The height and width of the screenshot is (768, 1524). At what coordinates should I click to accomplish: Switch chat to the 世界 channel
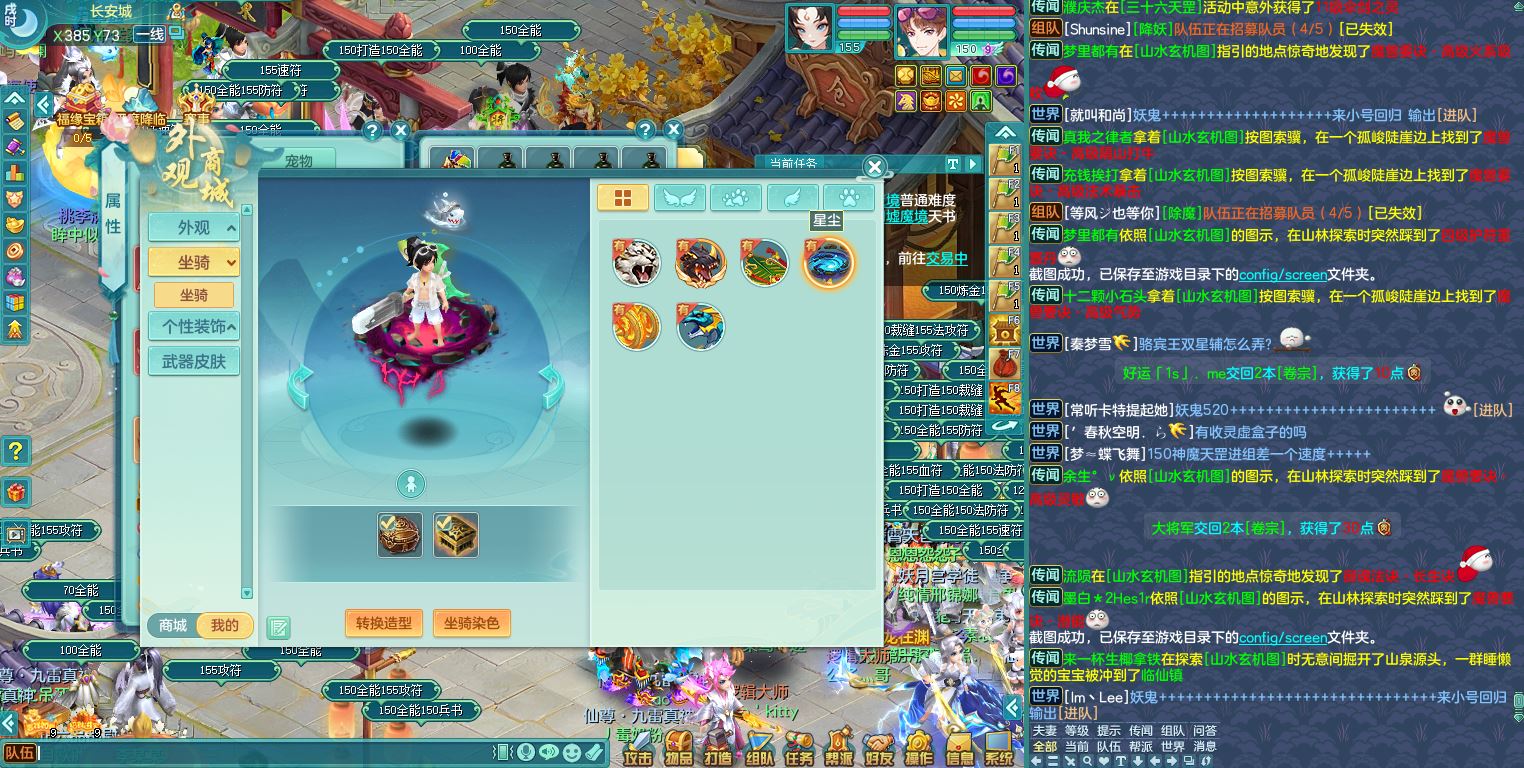click(x=1172, y=746)
